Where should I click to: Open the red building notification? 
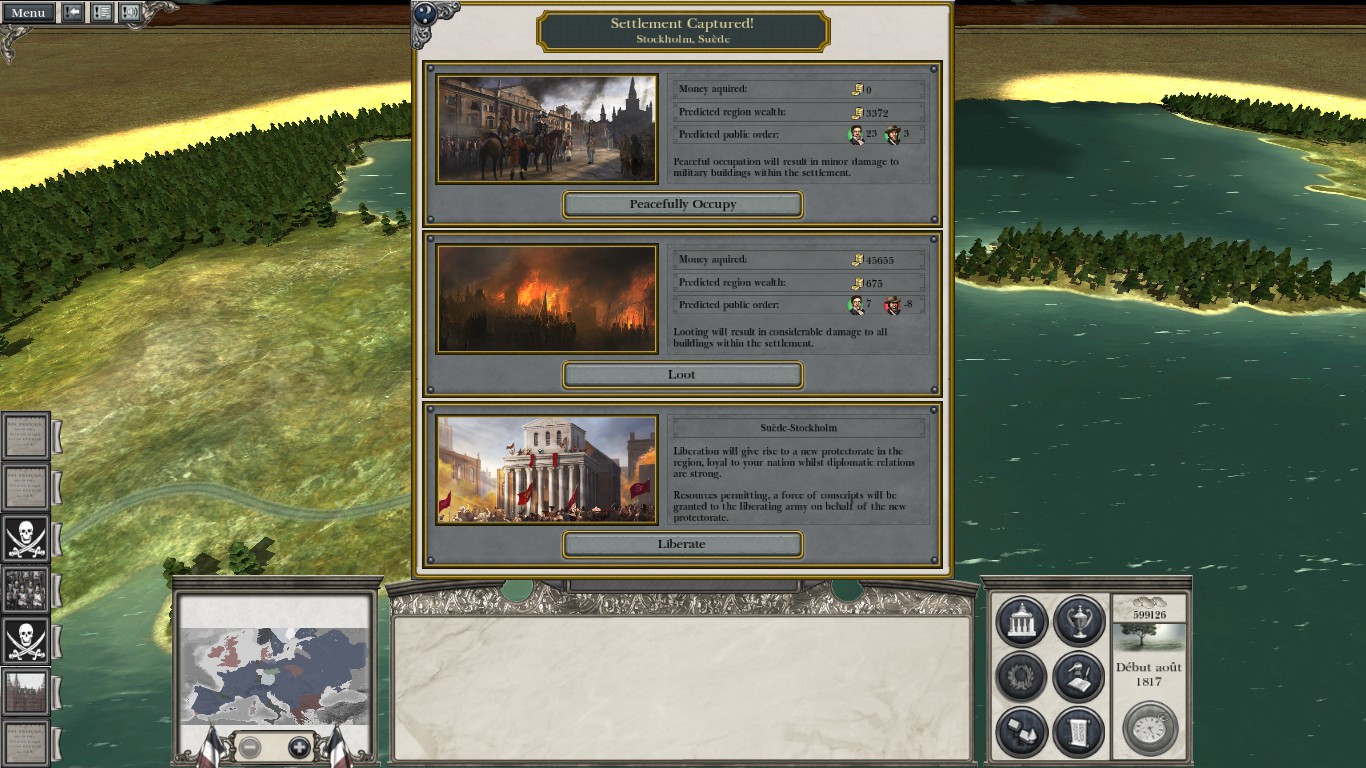pyautogui.click(x=25, y=693)
